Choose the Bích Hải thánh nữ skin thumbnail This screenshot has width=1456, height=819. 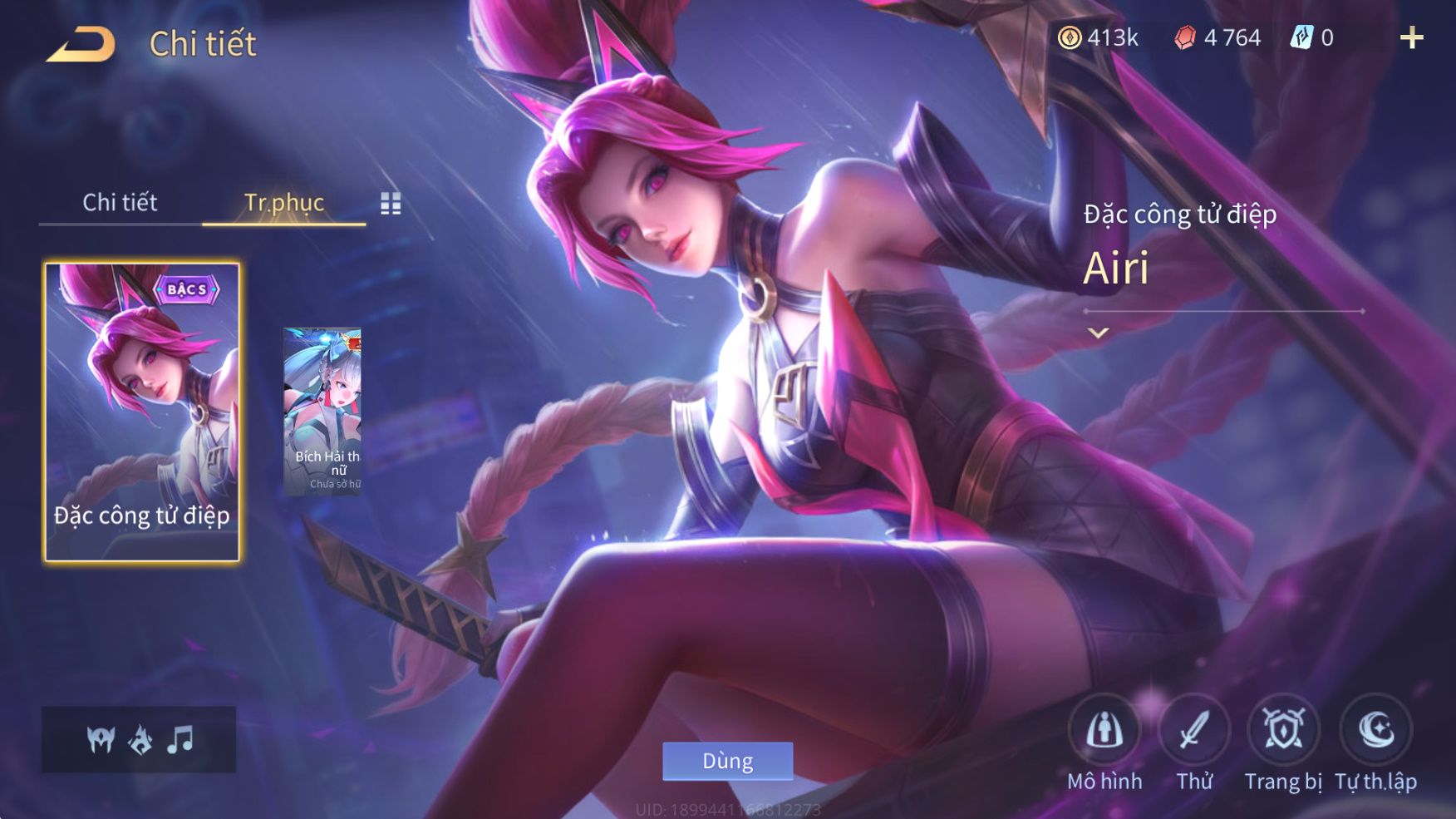pyautogui.click(x=322, y=412)
